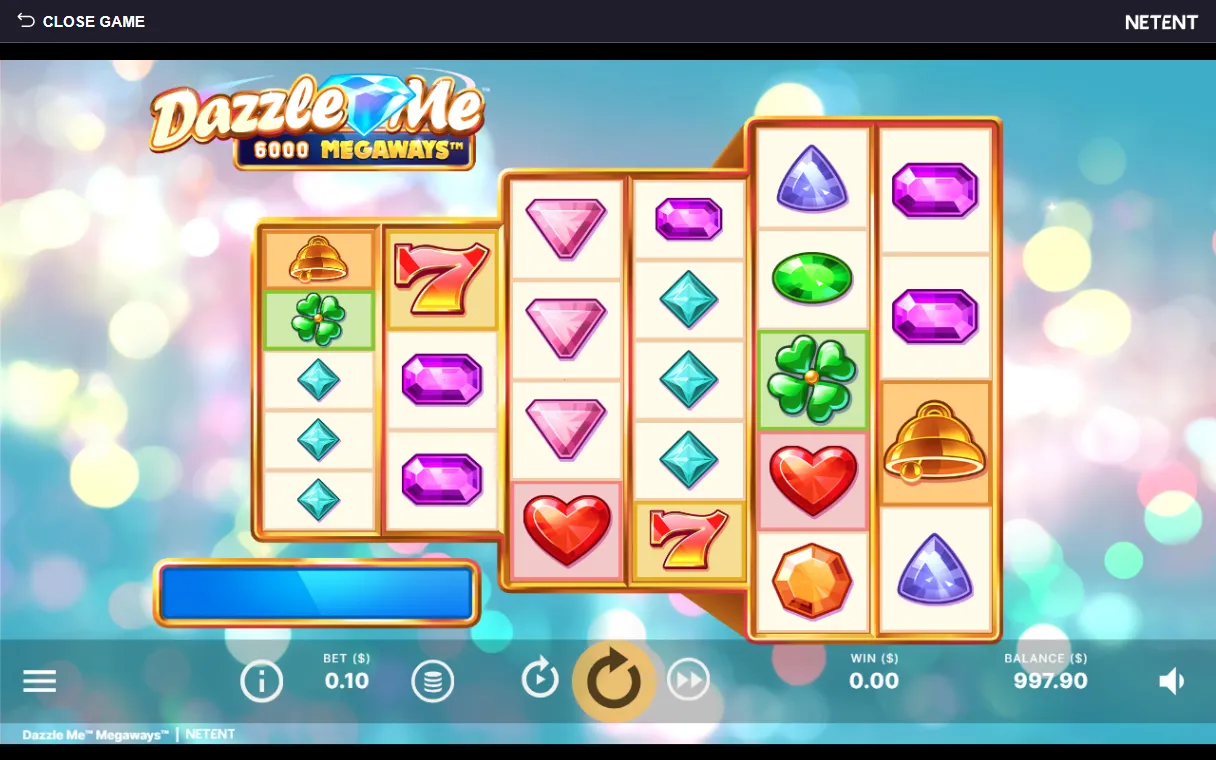
Task: Toggle the sound speaker icon
Action: [x=1171, y=682]
